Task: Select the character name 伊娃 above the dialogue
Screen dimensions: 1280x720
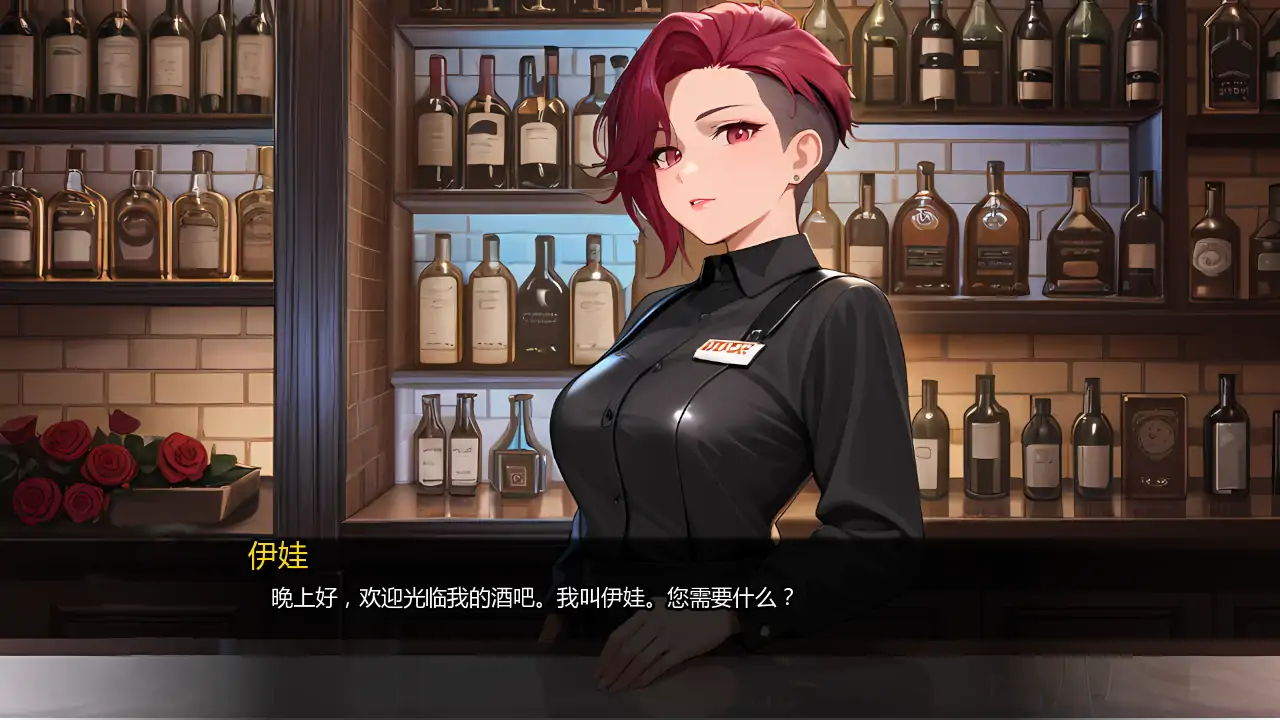Action: pos(277,556)
